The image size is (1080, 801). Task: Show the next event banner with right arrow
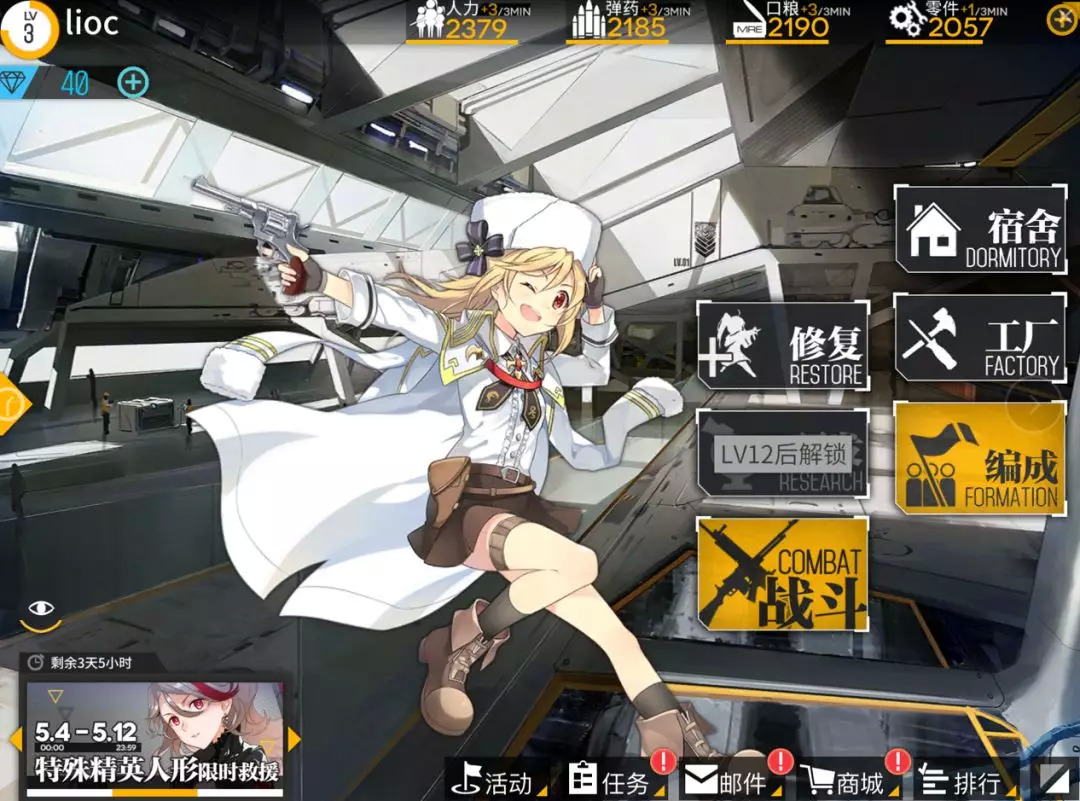294,739
